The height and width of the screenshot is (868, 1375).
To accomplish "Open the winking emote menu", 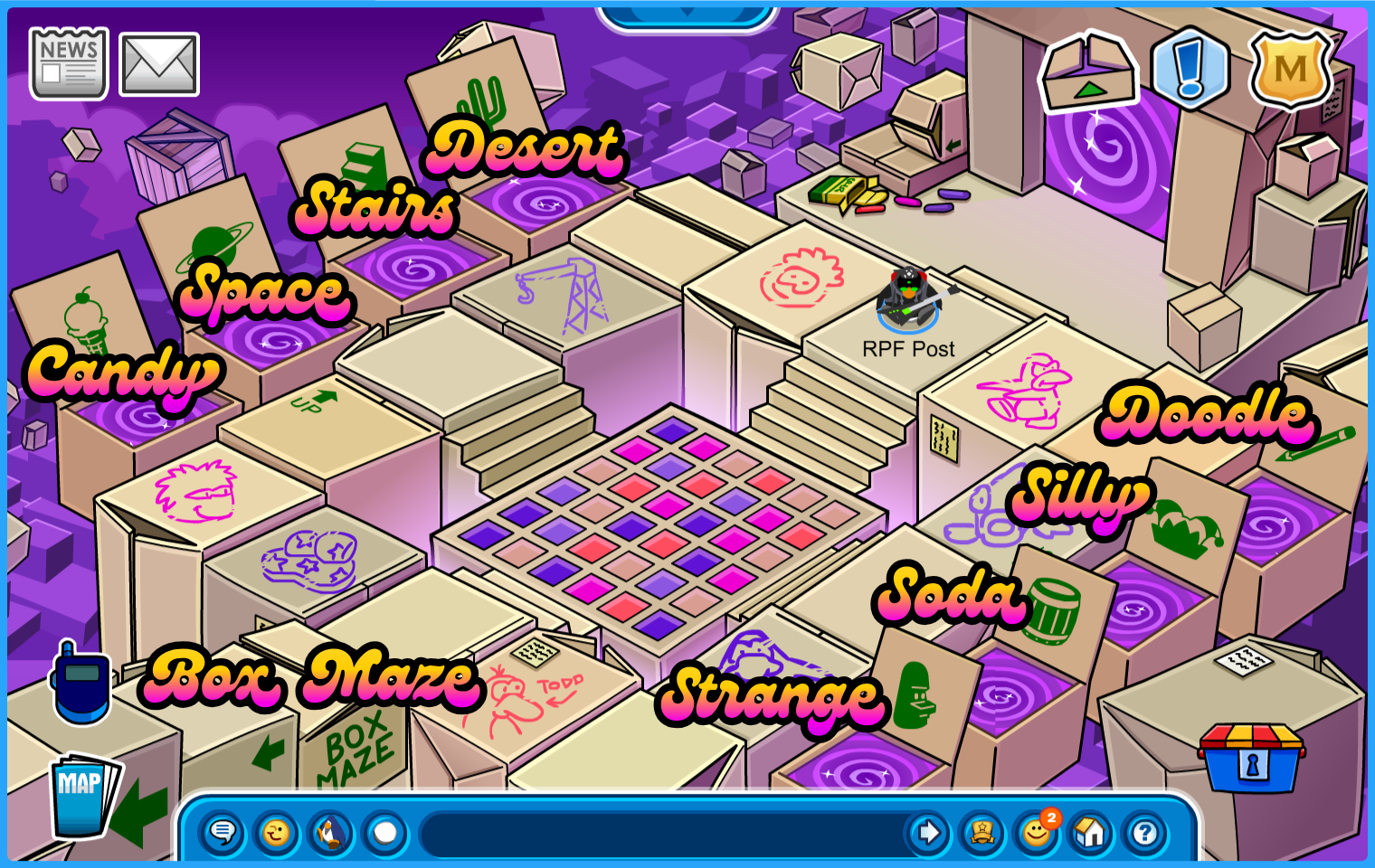I will [x=277, y=832].
